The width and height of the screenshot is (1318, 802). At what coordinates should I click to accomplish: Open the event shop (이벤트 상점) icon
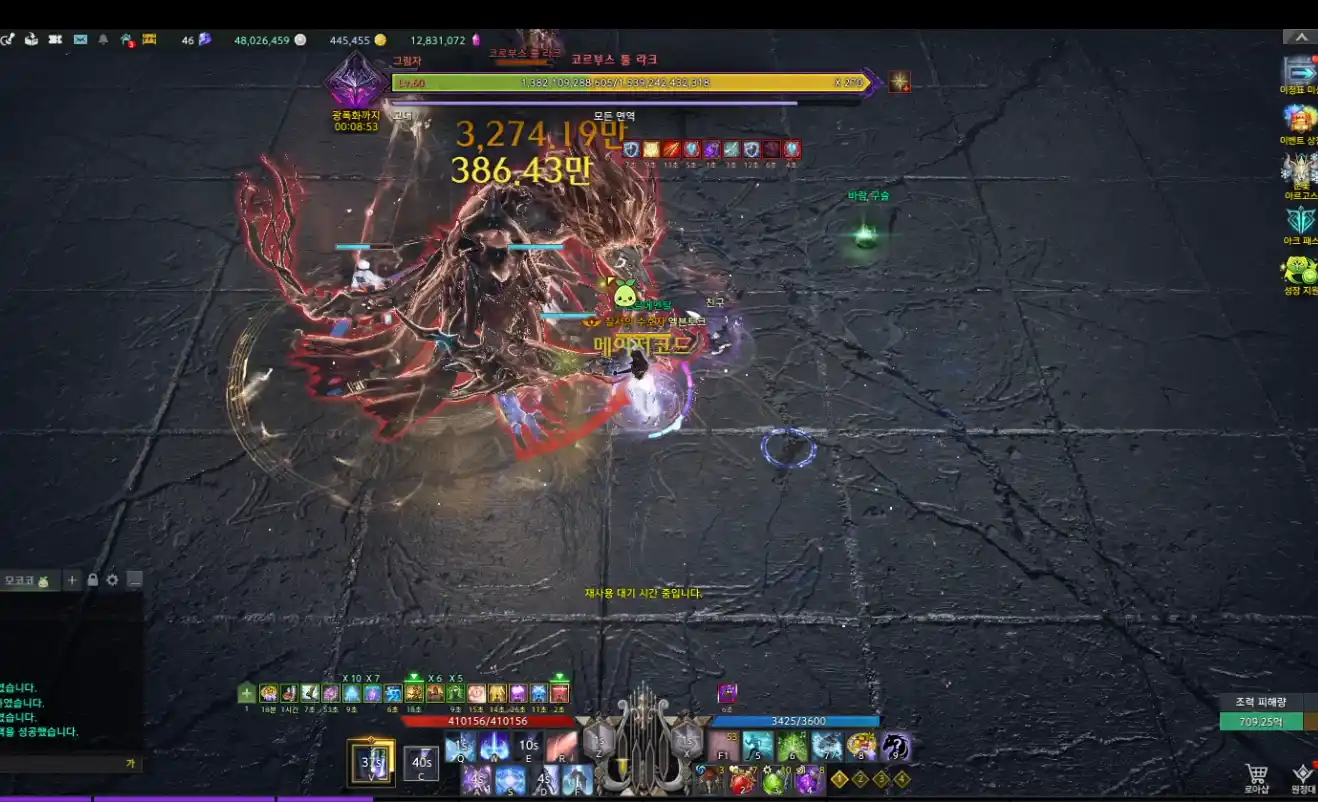pos(1300,120)
